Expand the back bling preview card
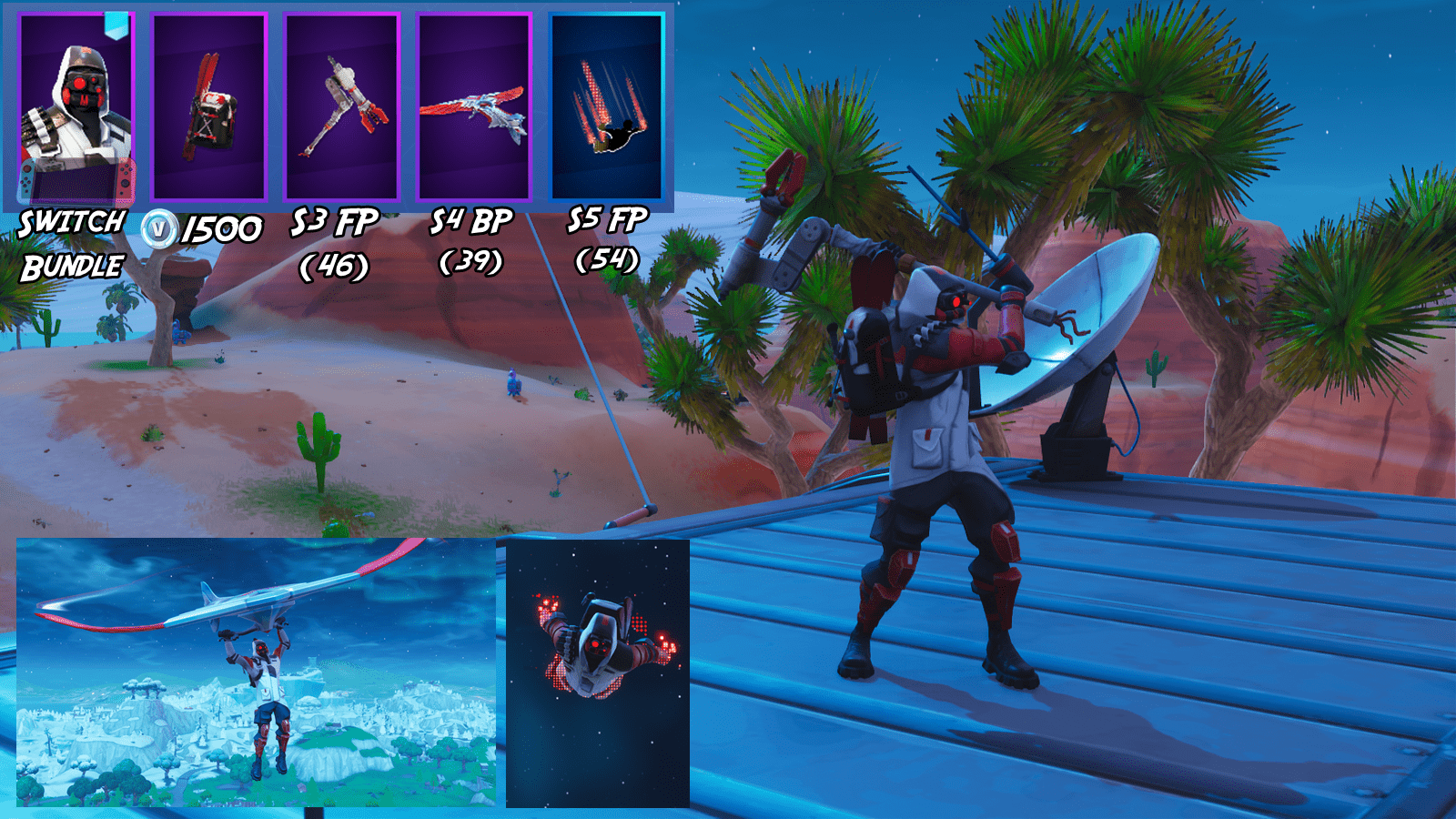The width and height of the screenshot is (1456, 819). pos(207,107)
